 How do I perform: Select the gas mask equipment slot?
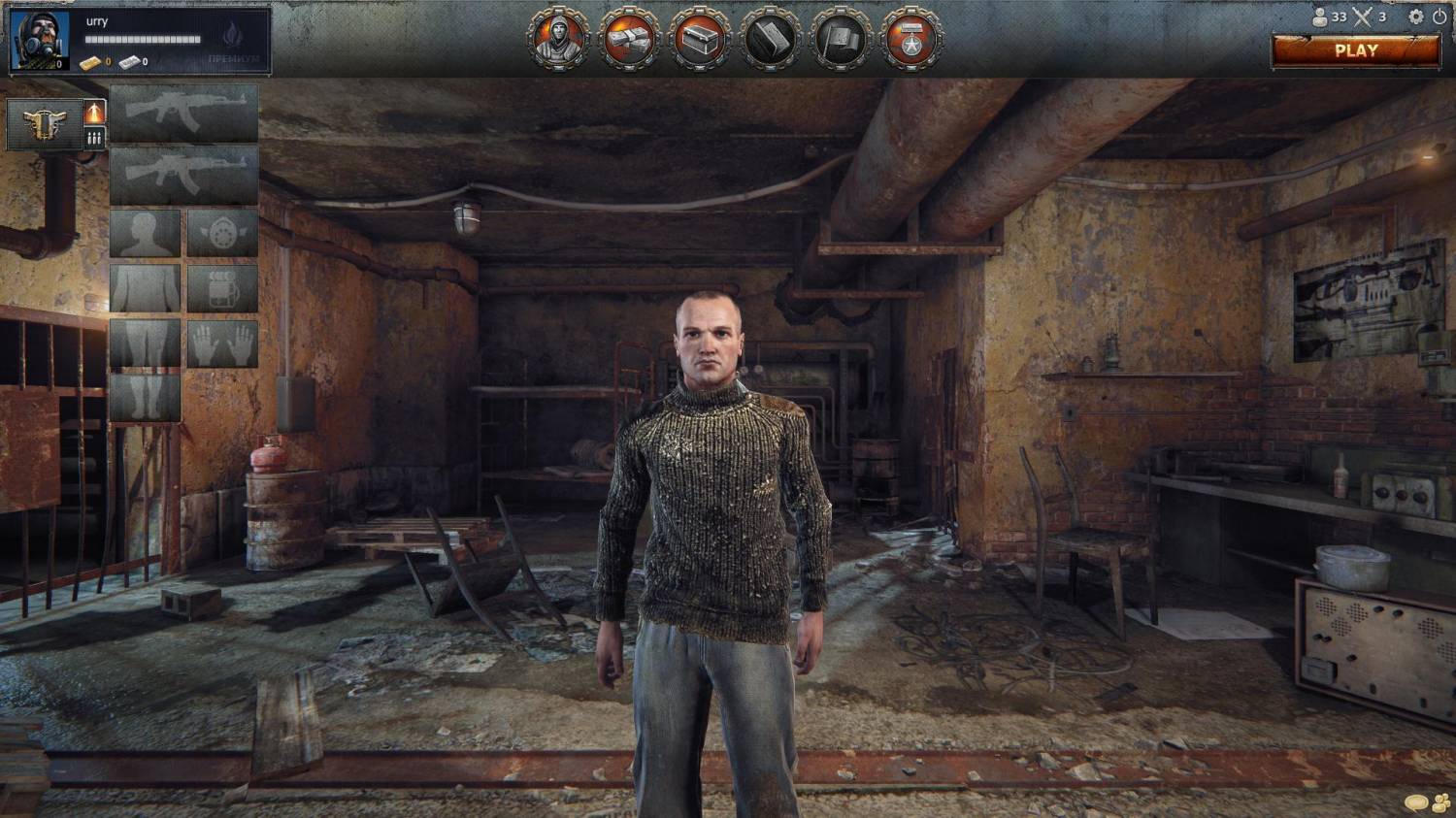coord(222,233)
